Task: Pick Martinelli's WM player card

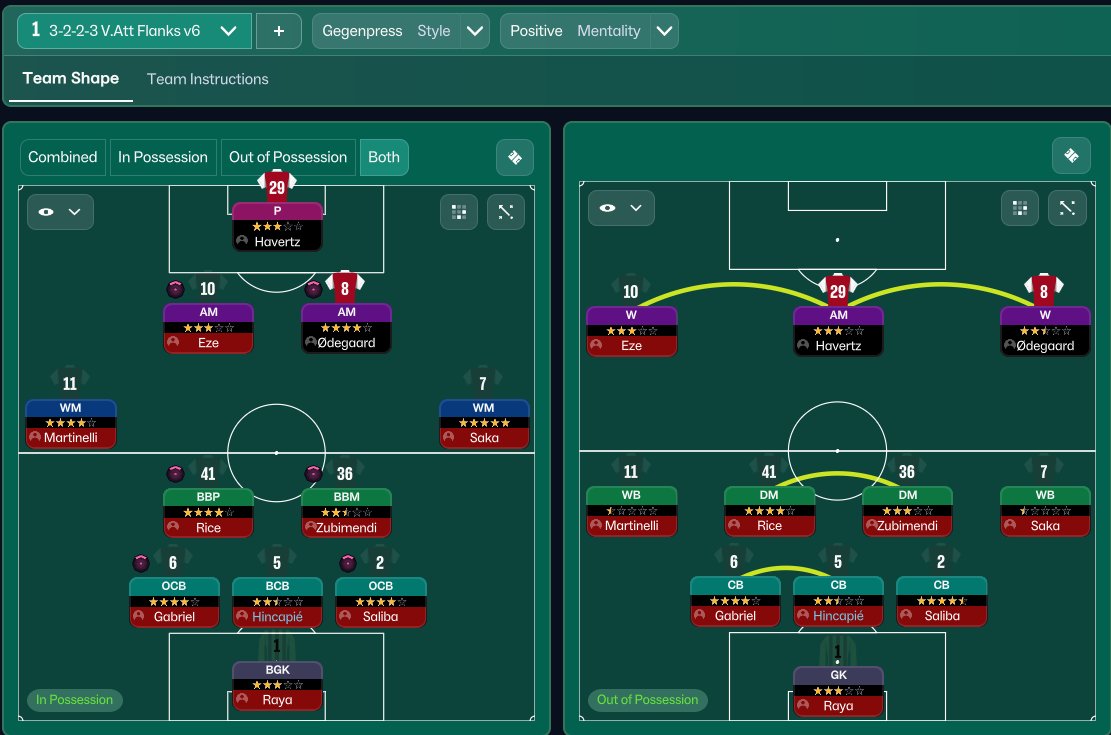Action: point(71,422)
